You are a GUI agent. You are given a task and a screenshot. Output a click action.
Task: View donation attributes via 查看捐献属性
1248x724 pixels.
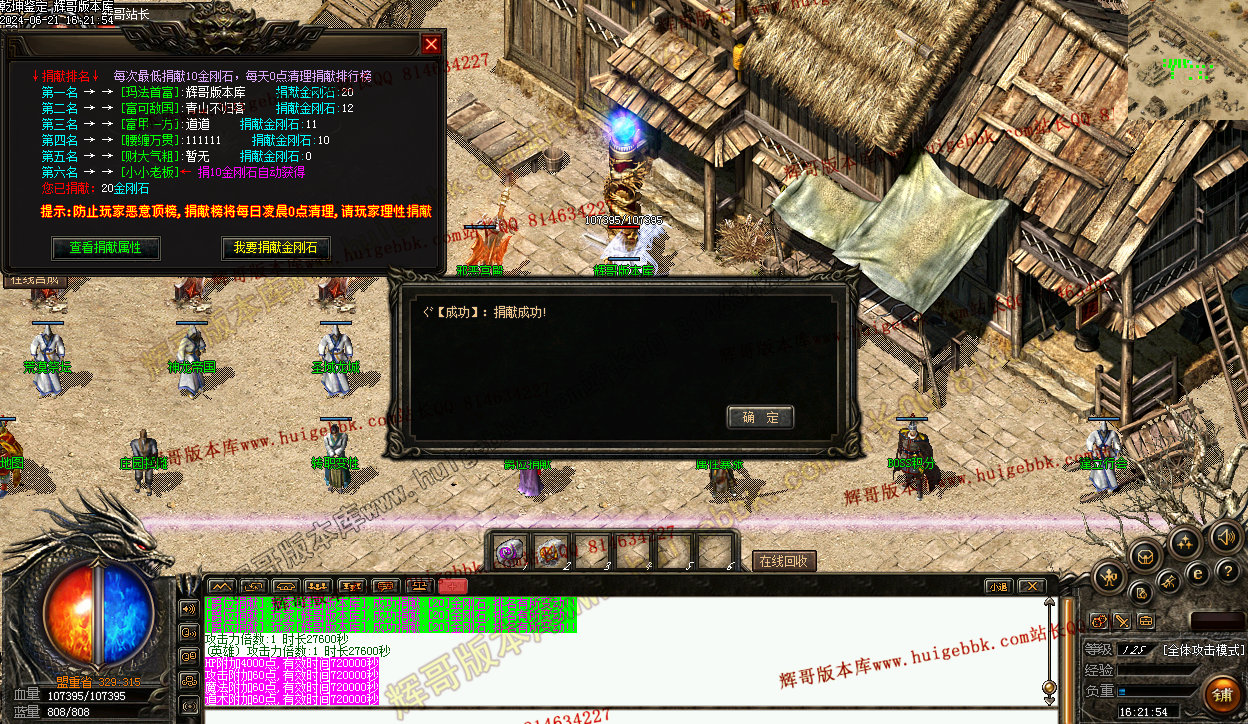tap(105, 247)
